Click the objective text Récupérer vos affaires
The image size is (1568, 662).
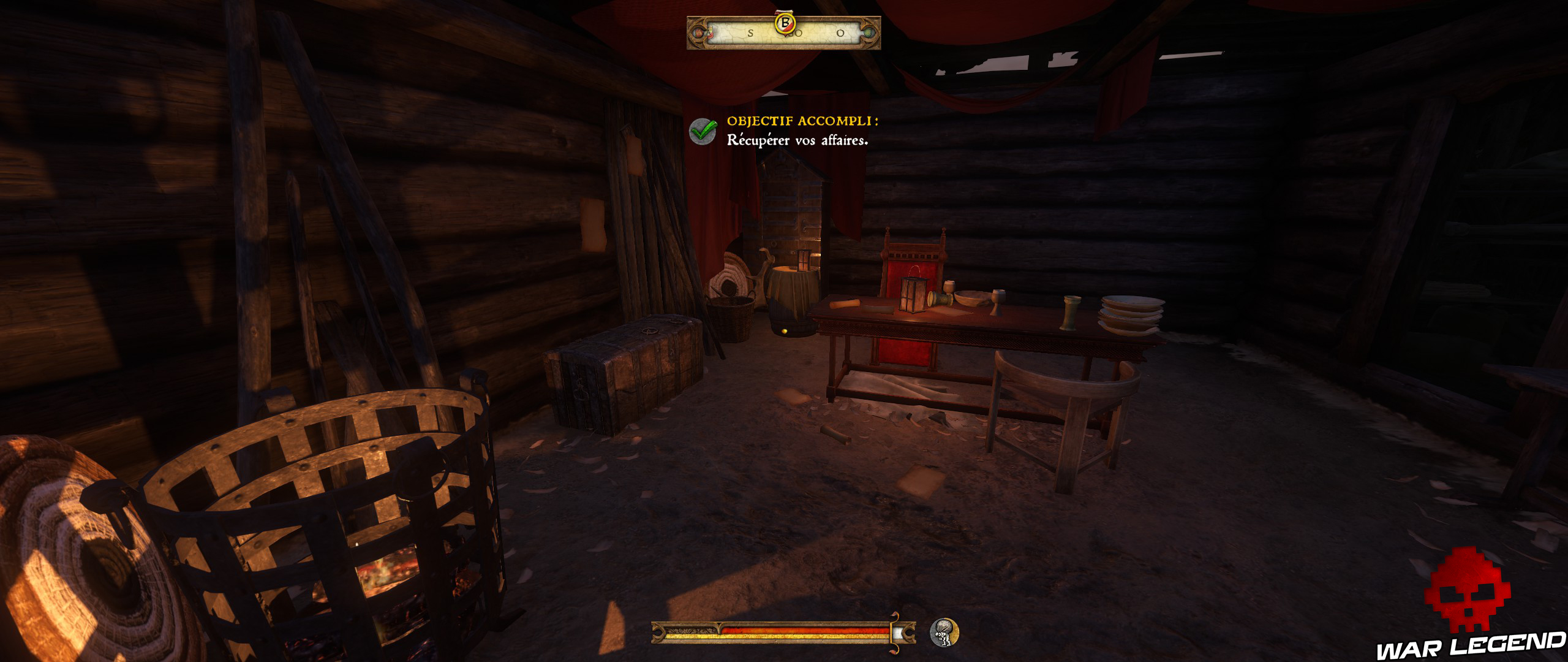coord(796,142)
